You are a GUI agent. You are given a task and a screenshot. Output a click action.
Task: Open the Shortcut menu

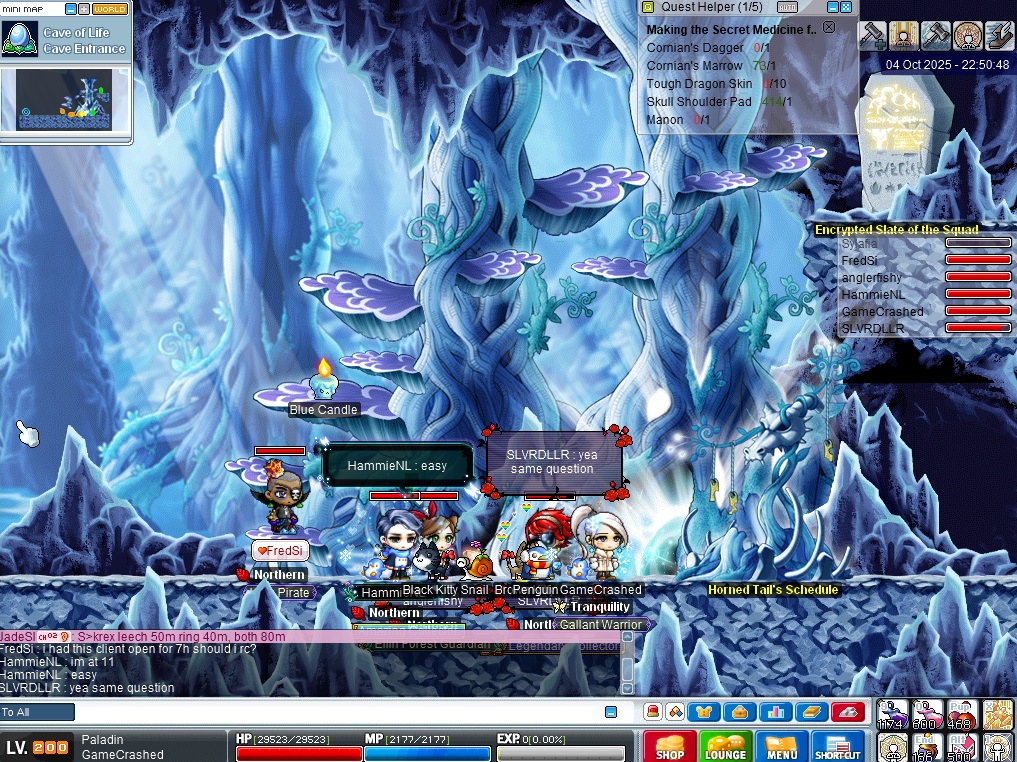click(x=838, y=747)
